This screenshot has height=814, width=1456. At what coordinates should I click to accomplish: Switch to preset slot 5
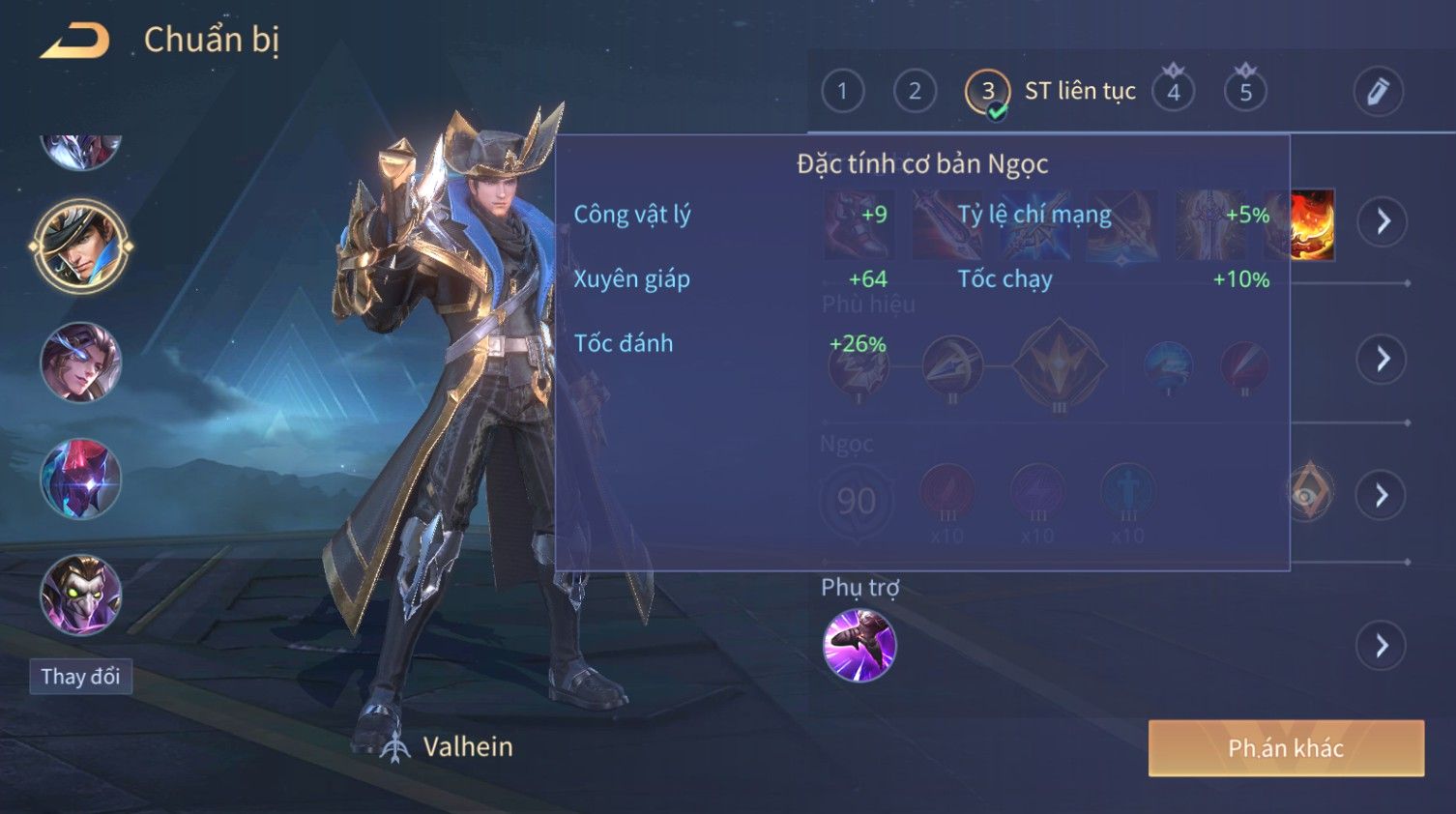tap(1245, 92)
